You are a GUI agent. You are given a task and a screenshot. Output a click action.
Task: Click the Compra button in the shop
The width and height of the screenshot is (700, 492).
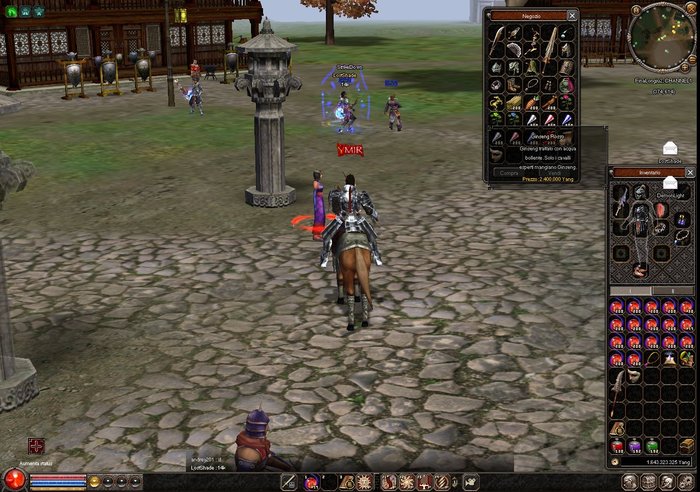pyautogui.click(x=509, y=172)
